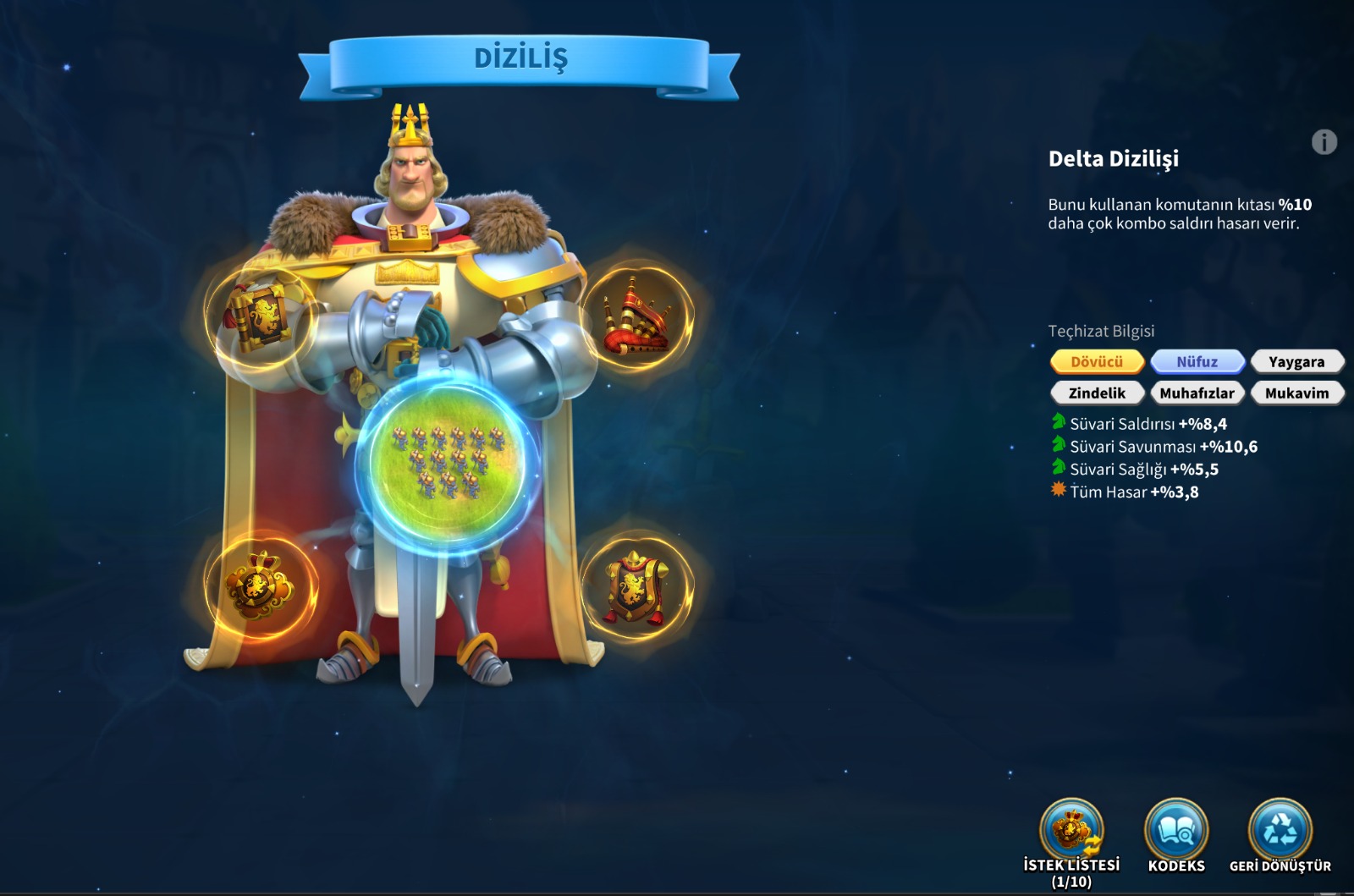
Task: Select the Nüfuz equipment tag
Action: click(1197, 361)
